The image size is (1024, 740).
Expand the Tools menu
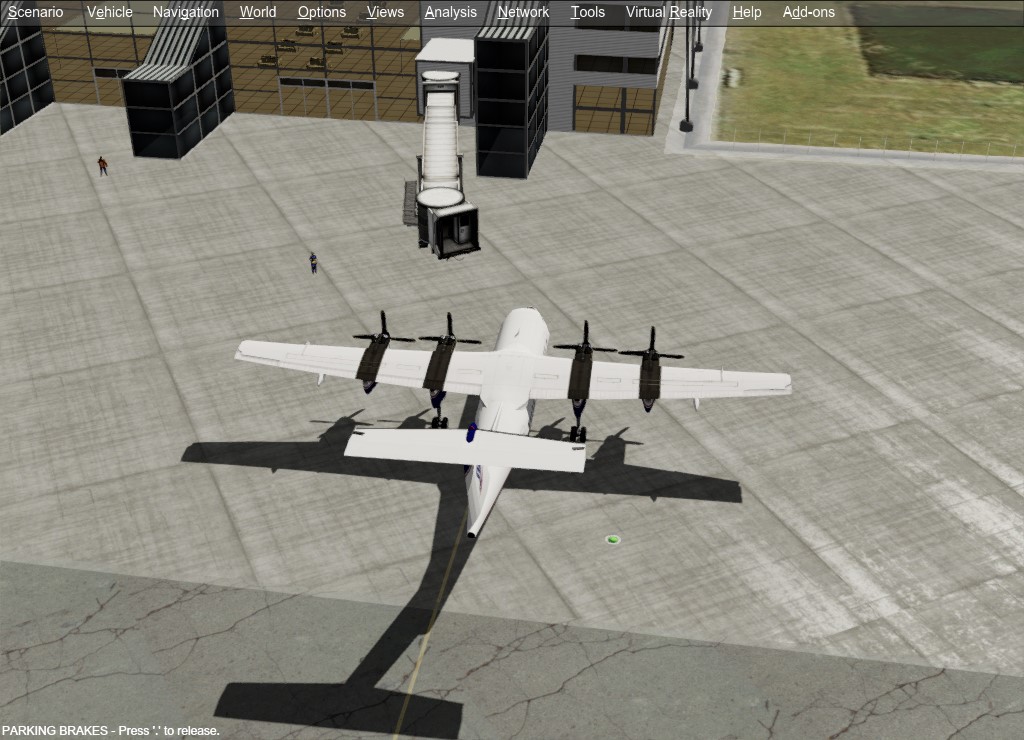588,12
